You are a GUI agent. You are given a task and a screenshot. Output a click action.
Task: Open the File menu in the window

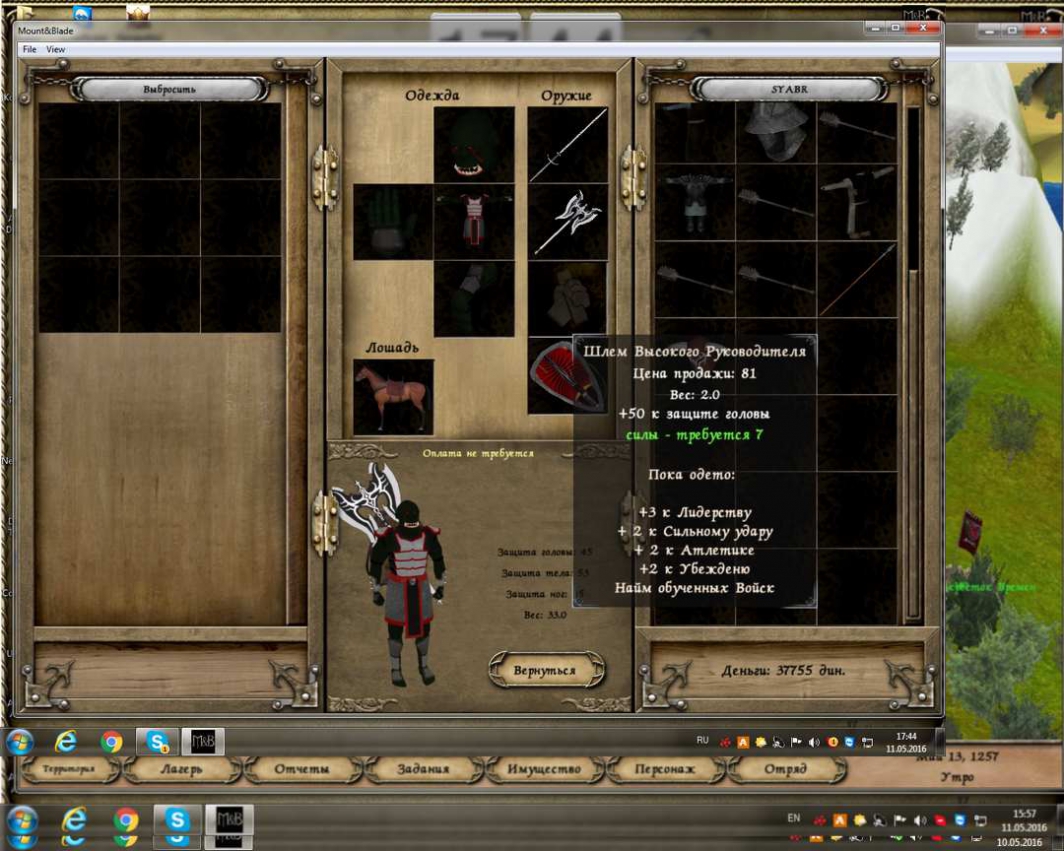click(x=29, y=49)
